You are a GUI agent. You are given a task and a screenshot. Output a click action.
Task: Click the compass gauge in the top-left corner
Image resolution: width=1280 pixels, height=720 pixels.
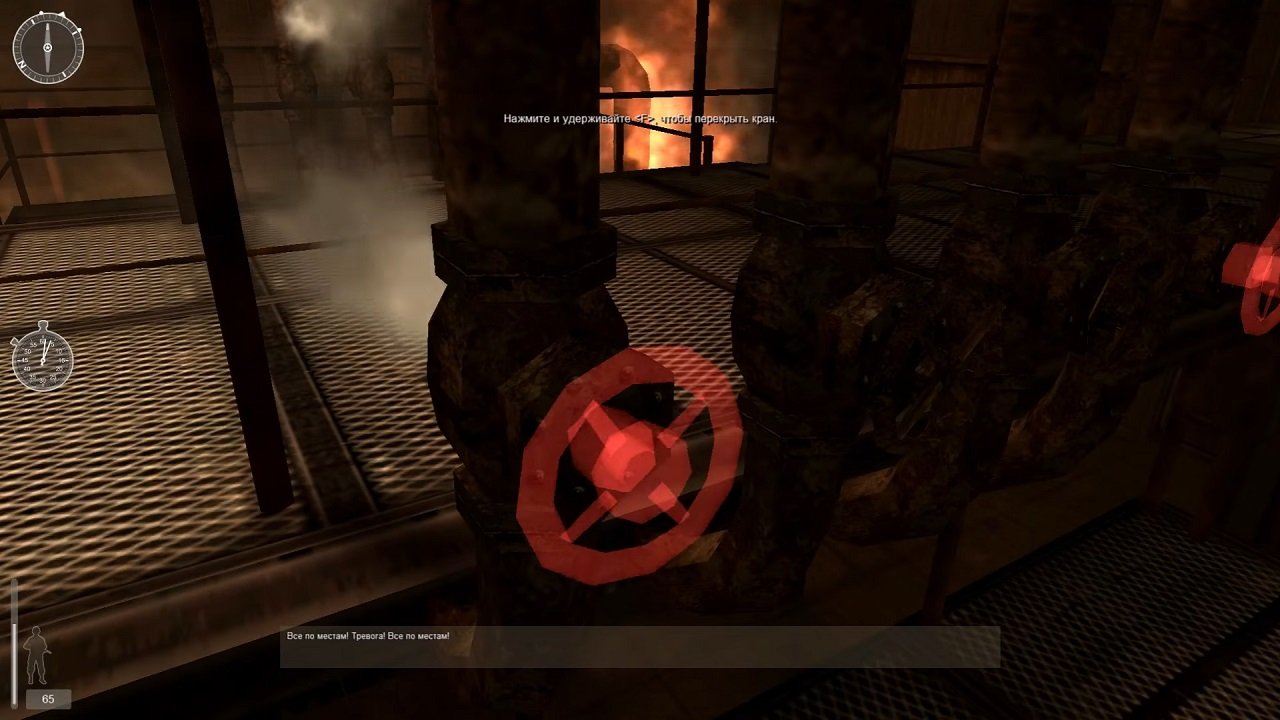click(x=47, y=47)
